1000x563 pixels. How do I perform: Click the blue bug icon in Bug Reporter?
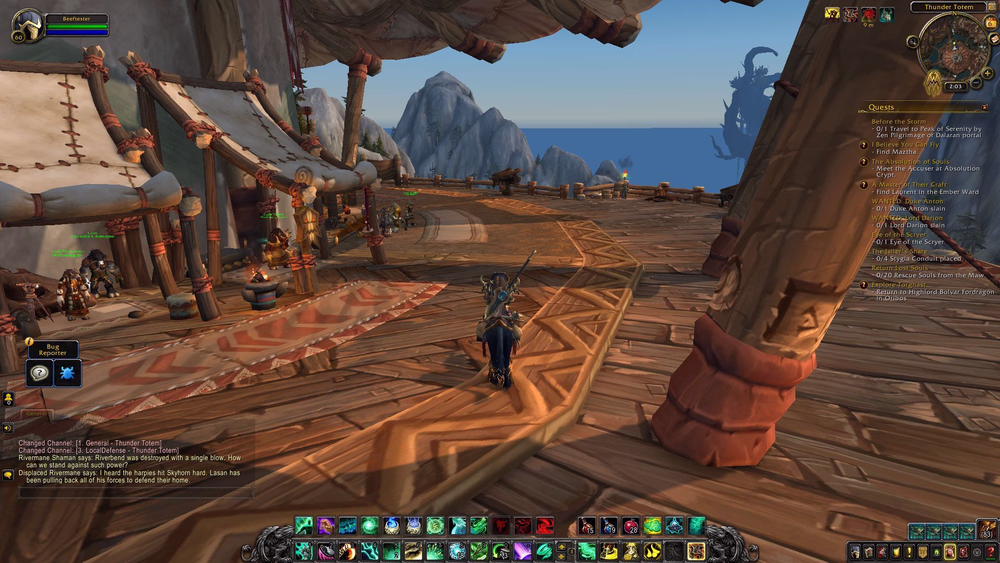point(68,373)
